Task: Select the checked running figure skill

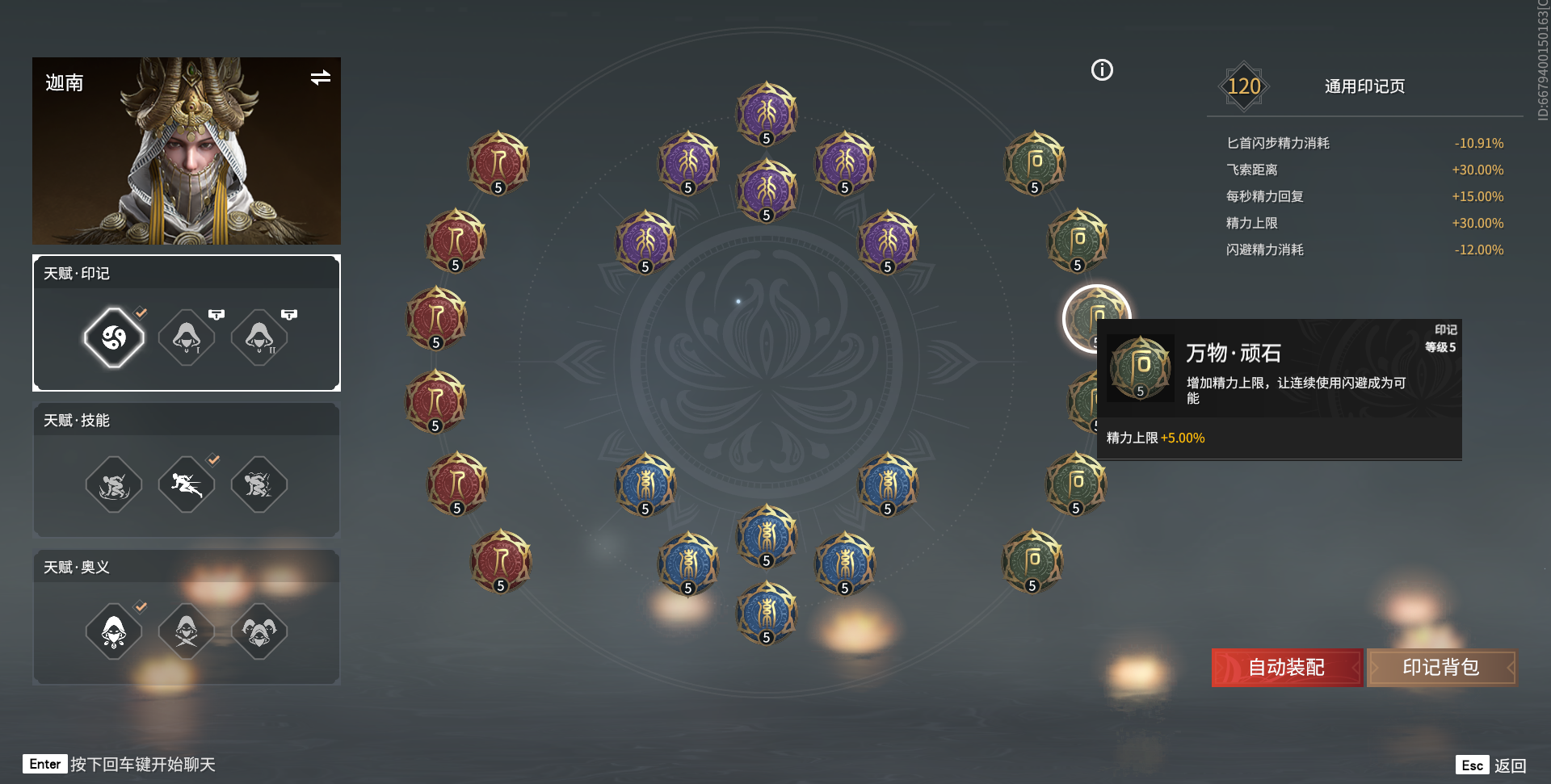Action: [187, 484]
